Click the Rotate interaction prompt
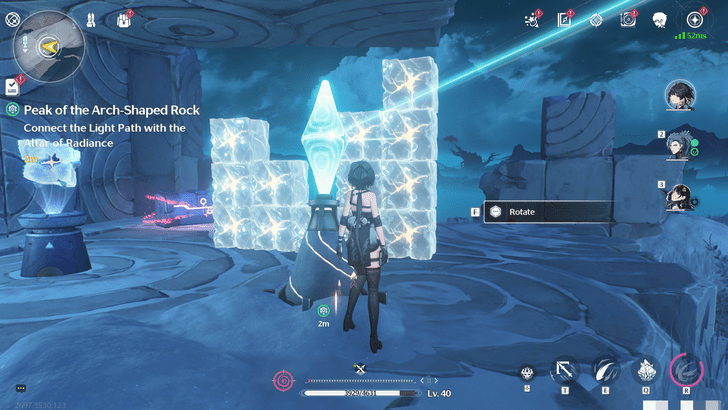Viewport: 728px width, 410px height. click(548, 212)
